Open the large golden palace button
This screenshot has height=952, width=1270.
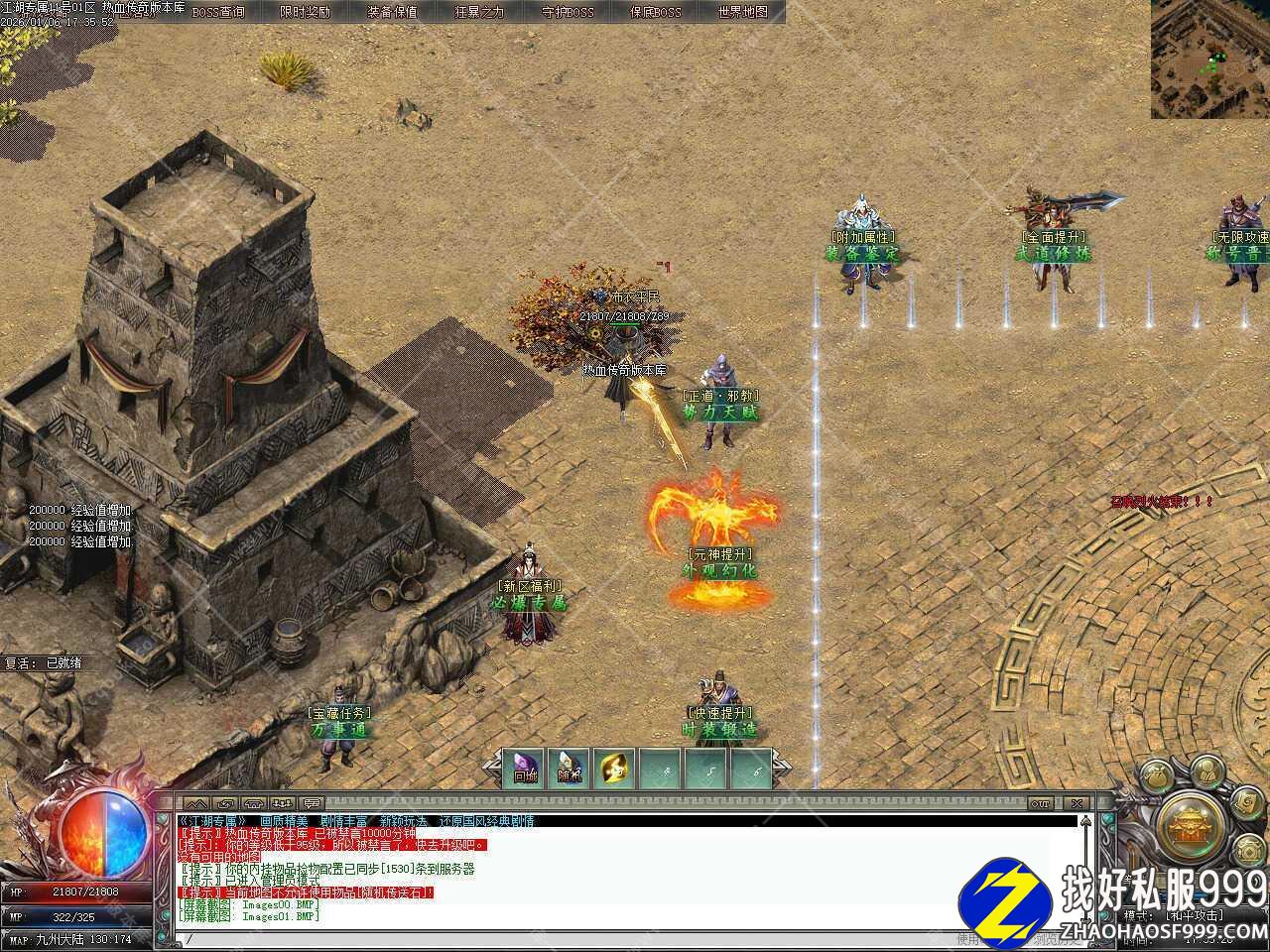click(x=1186, y=822)
